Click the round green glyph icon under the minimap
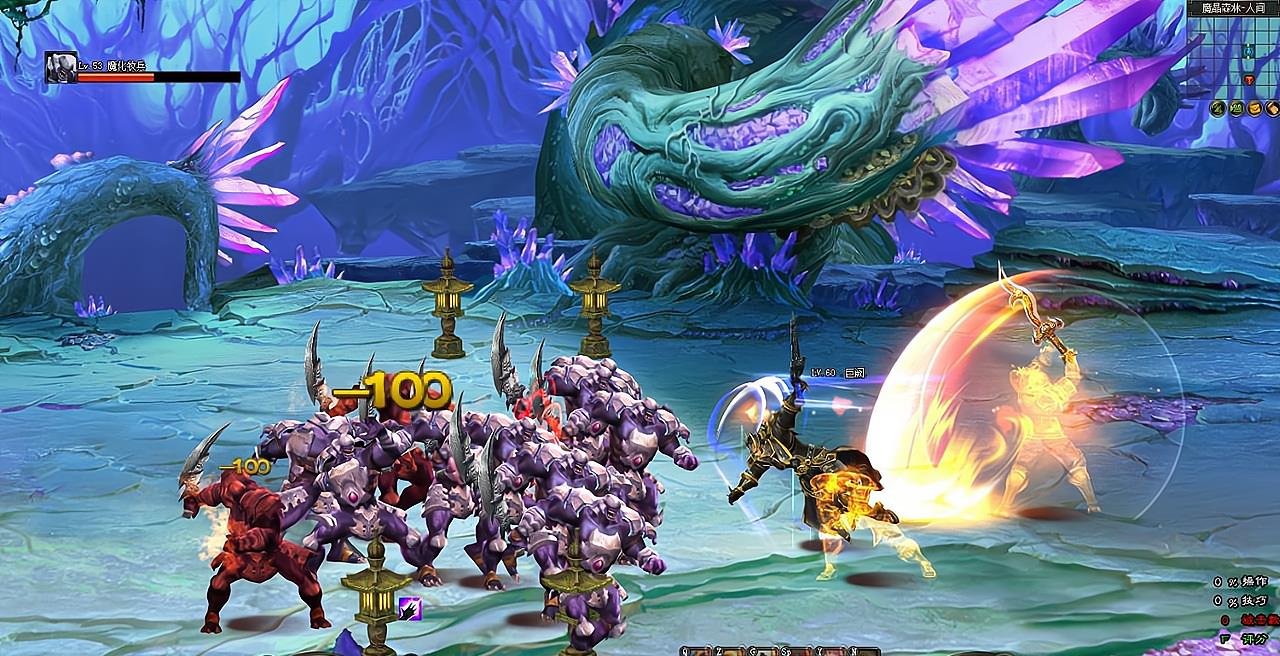This screenshot has height=656, width=1280. (x=1236, y=108)
